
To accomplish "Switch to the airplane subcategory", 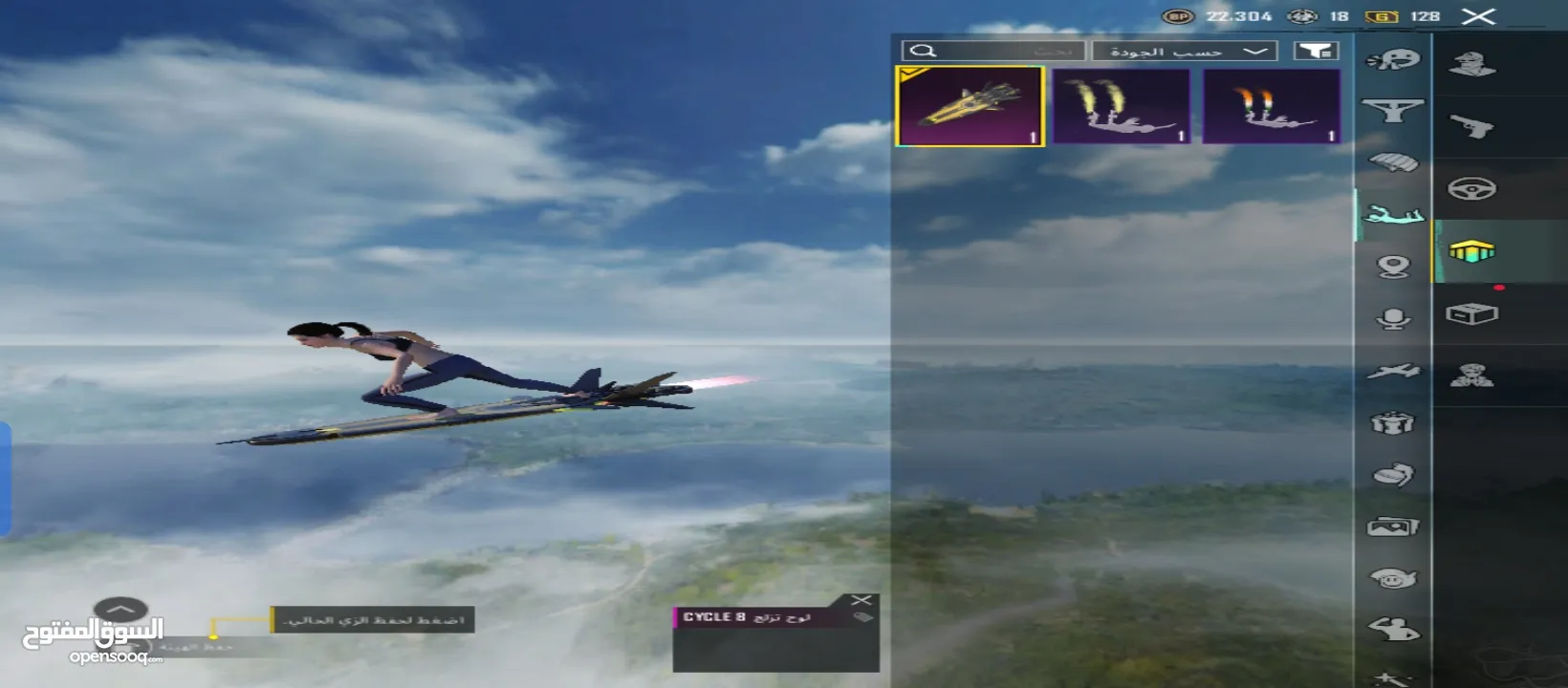I will tap(1393, 371).
